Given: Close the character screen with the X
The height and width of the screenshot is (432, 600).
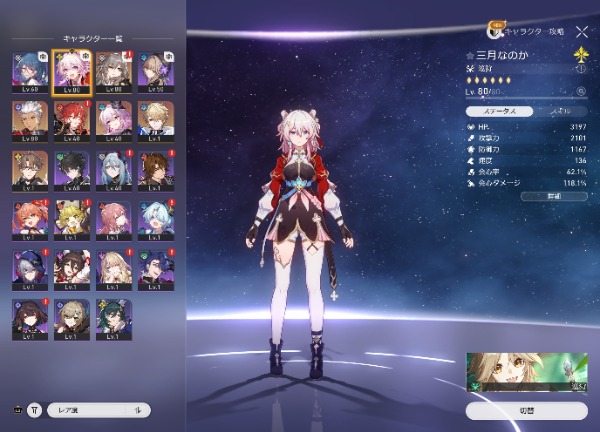Looking at the screenshot, I should (582, 32).
